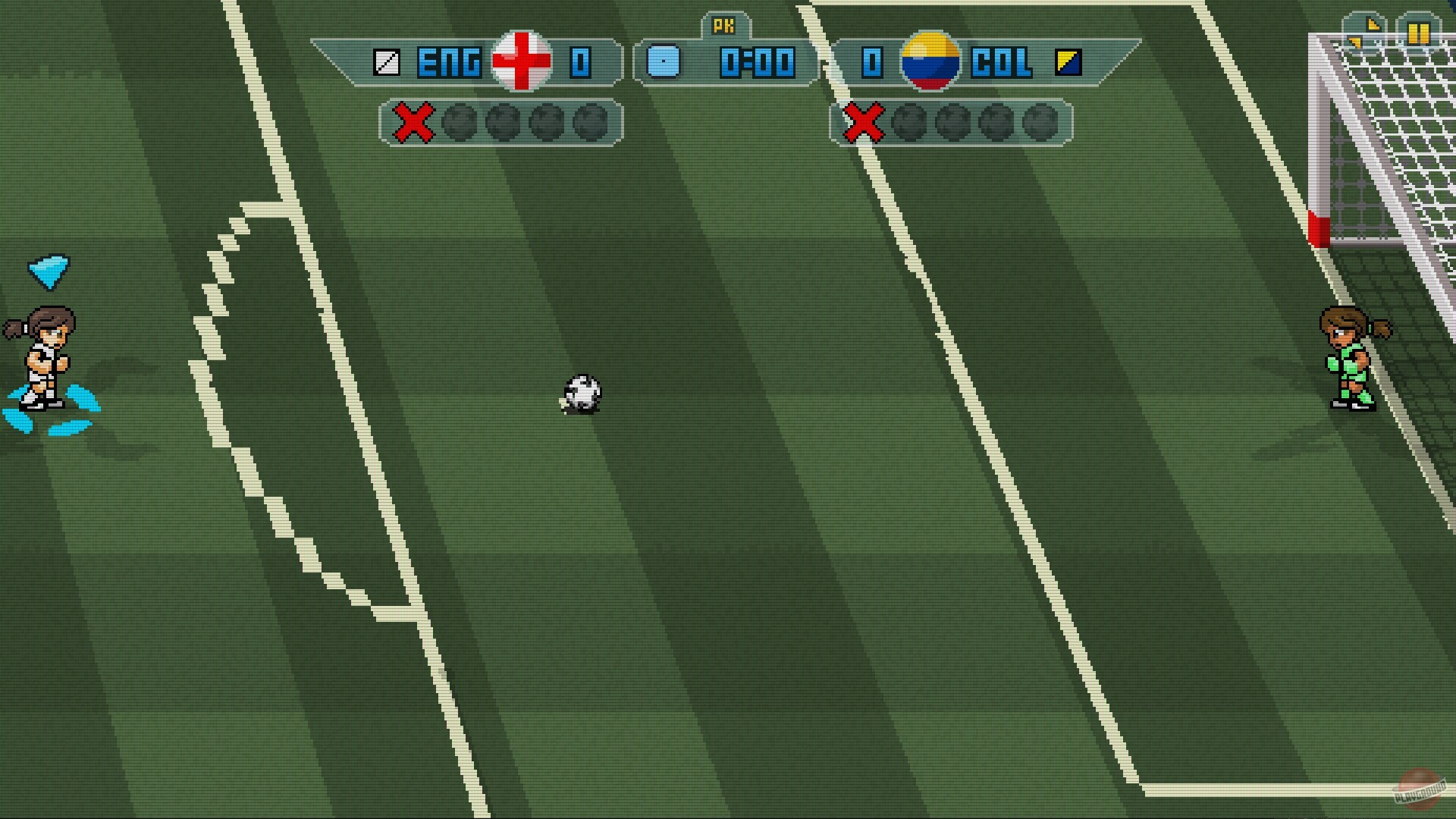Click the England flag on the scoreboard
The image size is (1456, 819).
pyautogui.click(x=520, y=62)
